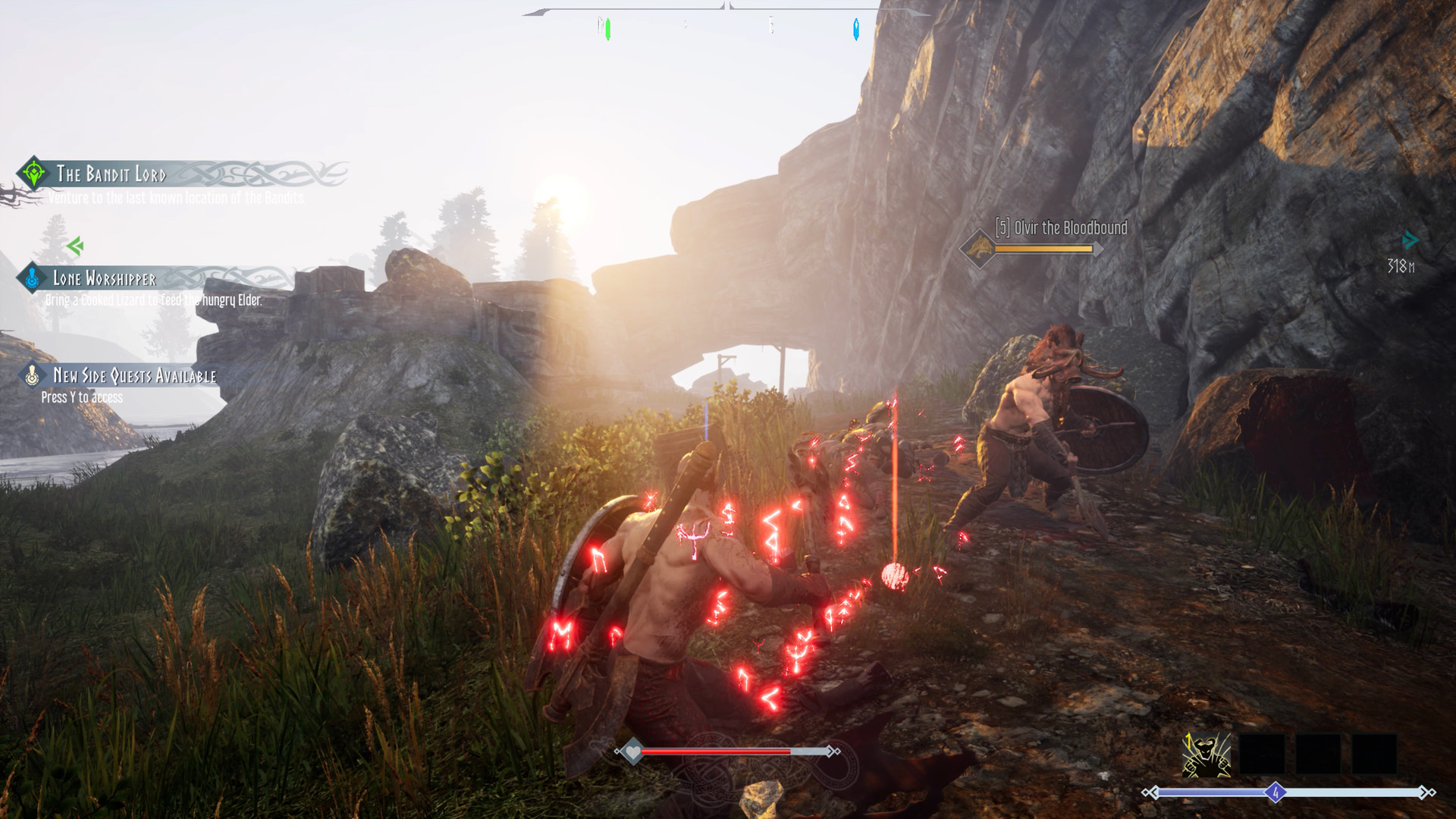Expand the third empty ability slot
This screenshot has height=819, width=1456.
pyautogui.click(x=1374, y=754)
